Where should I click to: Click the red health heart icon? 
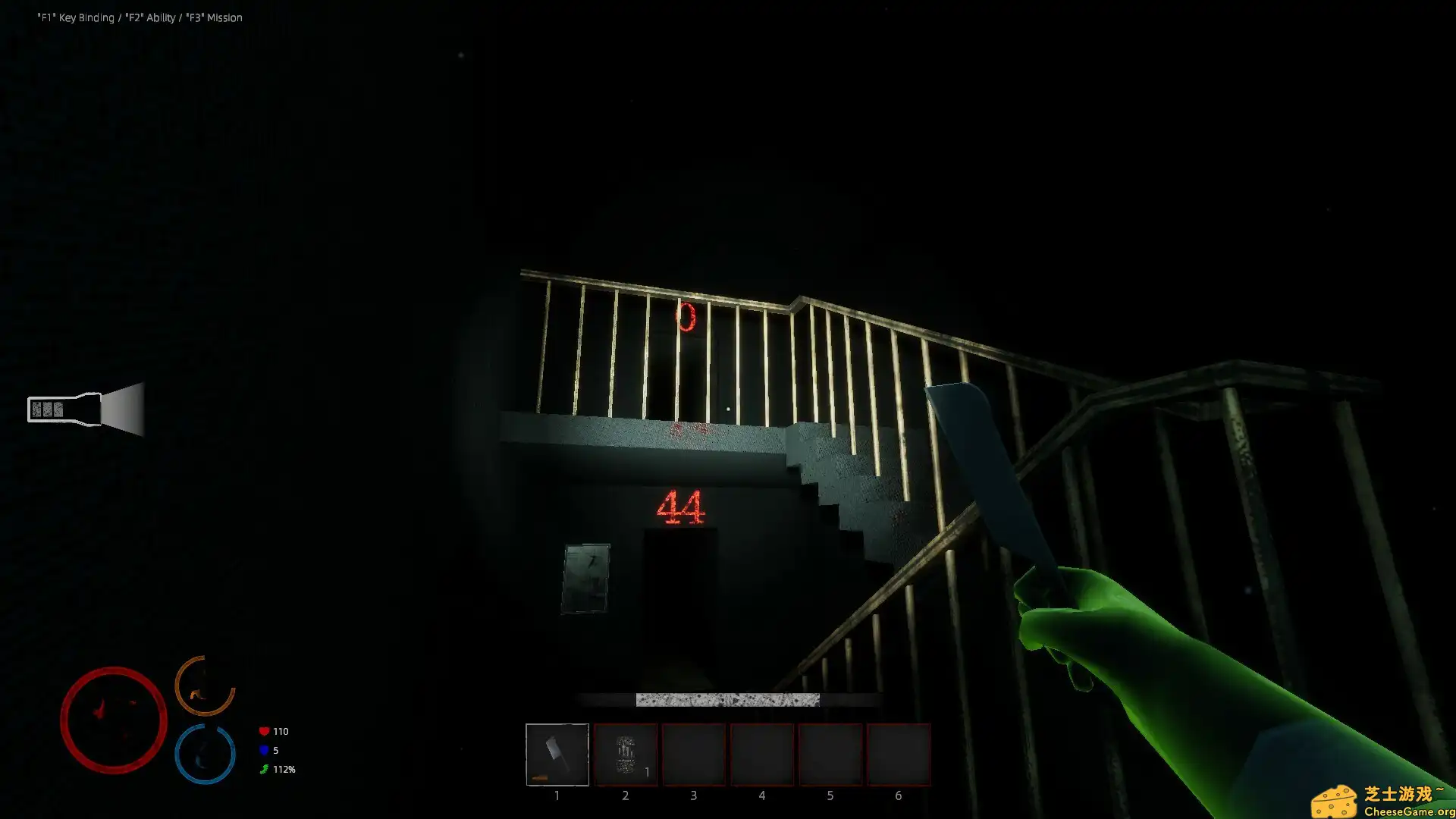pyautogui.click(x=263, y=730)
